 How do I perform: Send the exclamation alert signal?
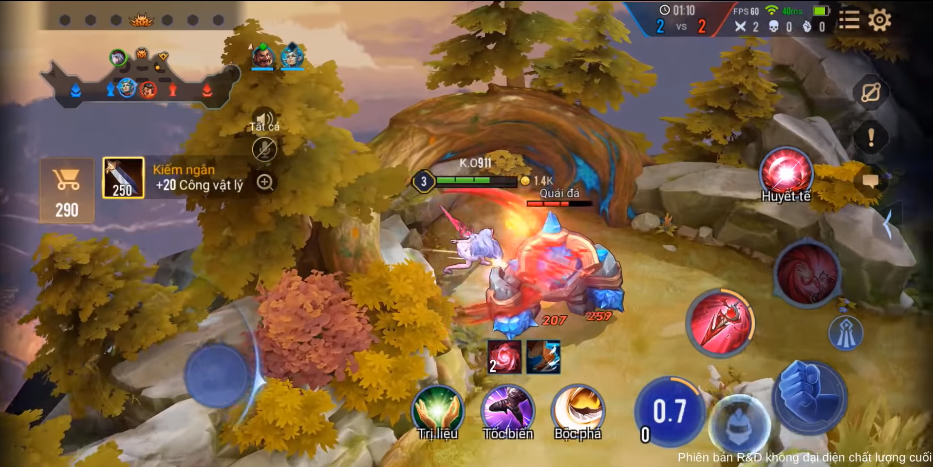(871, 137)
